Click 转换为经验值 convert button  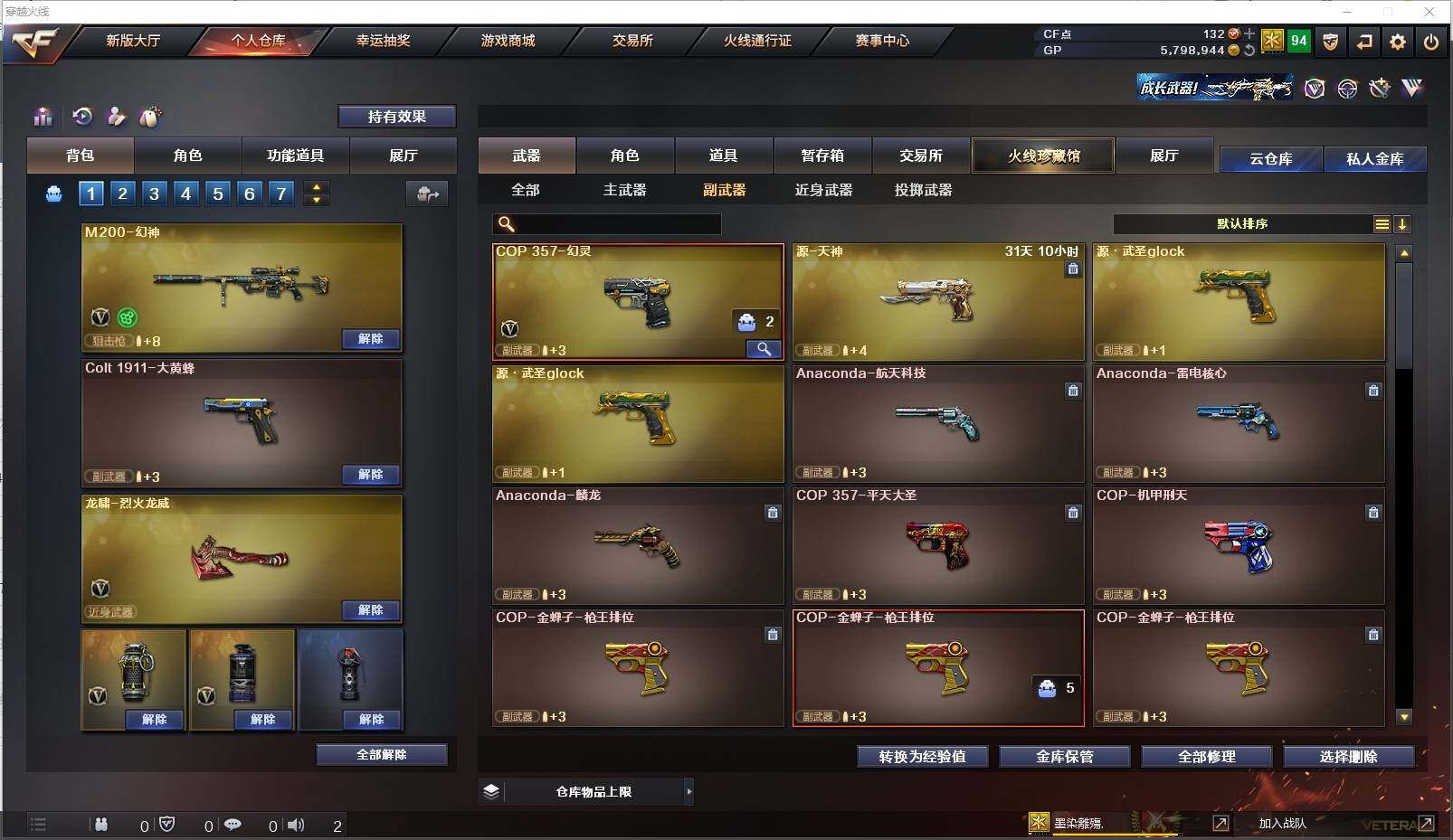click(922, 757)
